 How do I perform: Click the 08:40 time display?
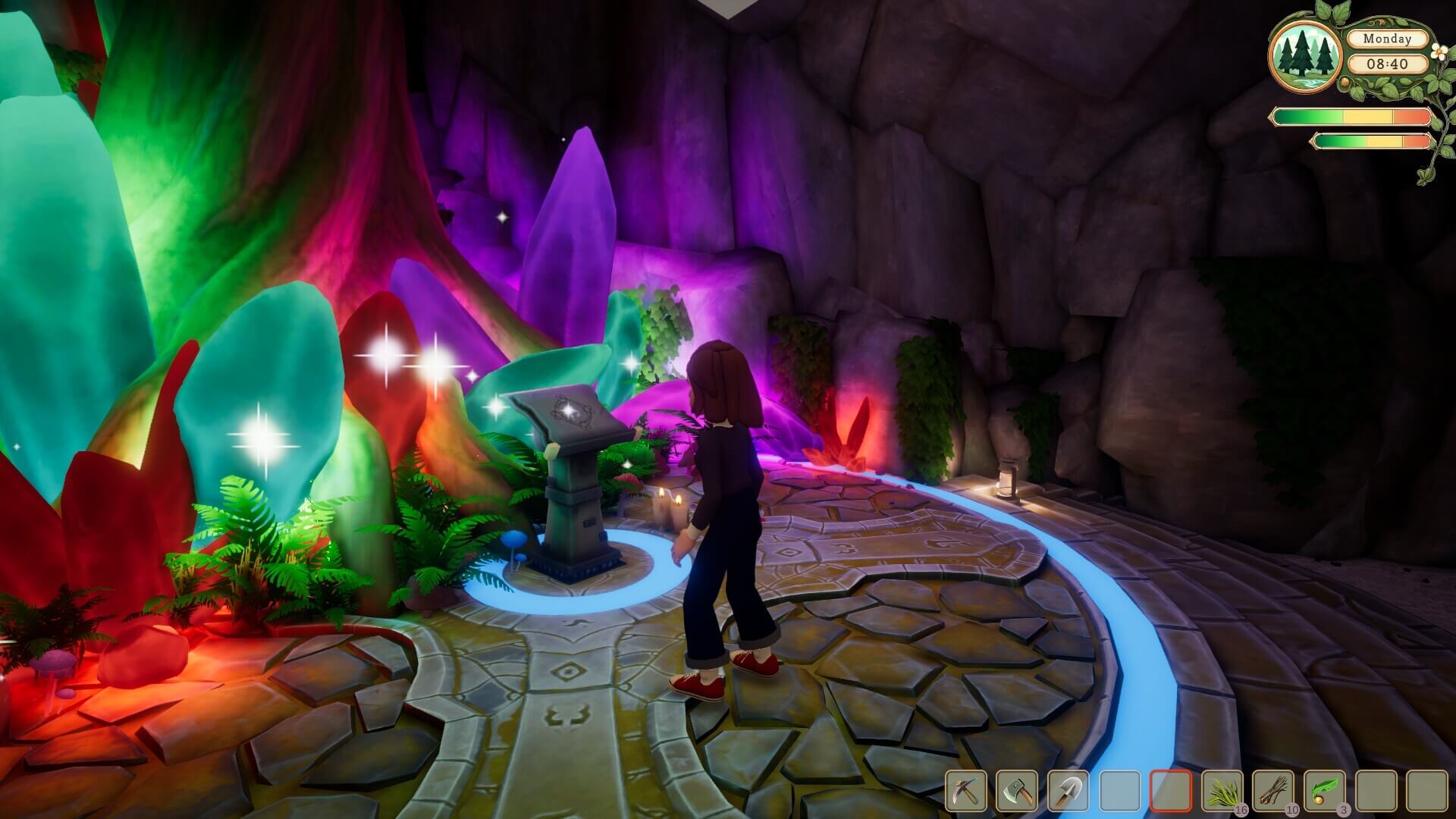point(1388,64)
